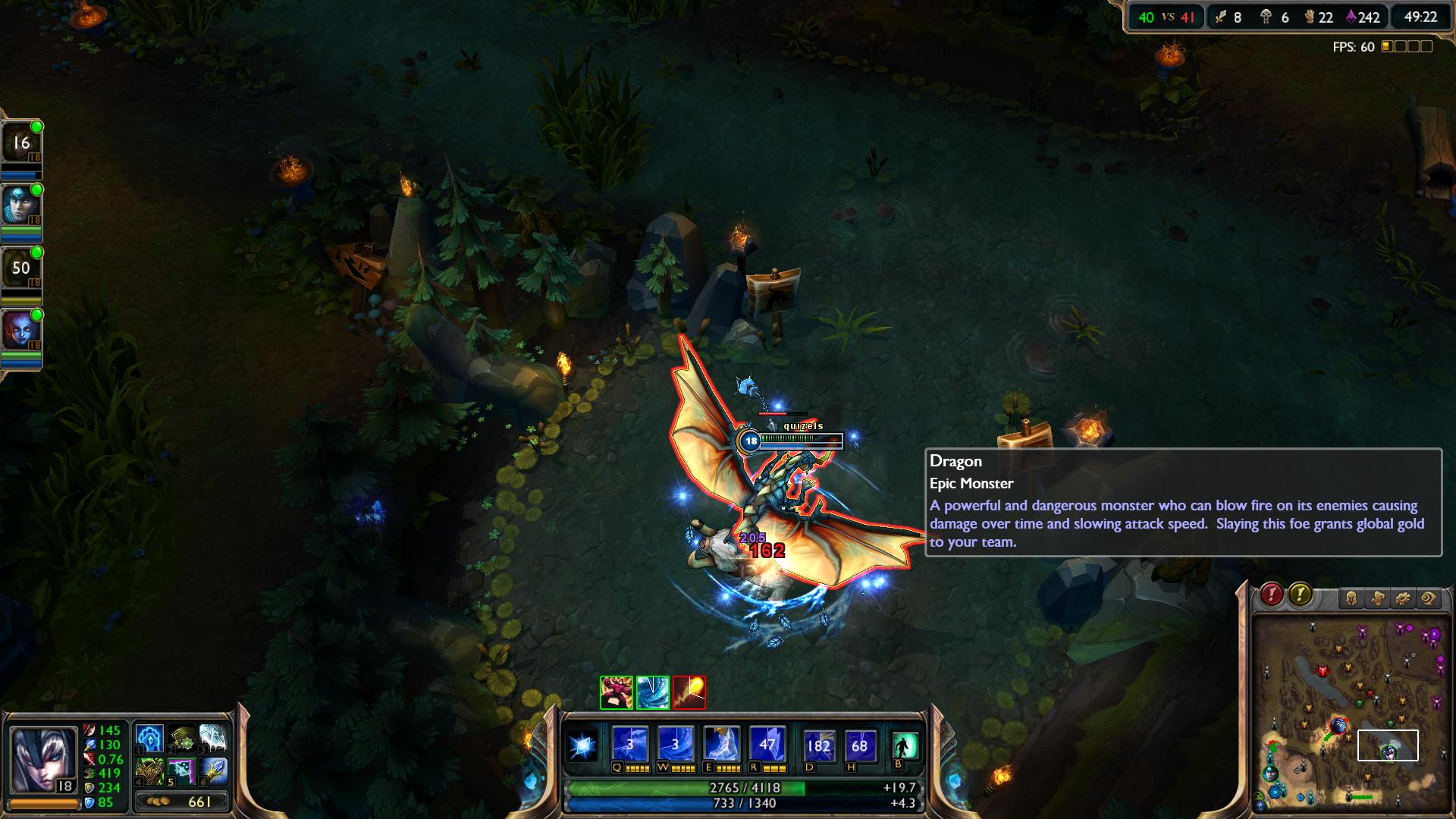Cast the W ability

[675, 745]
